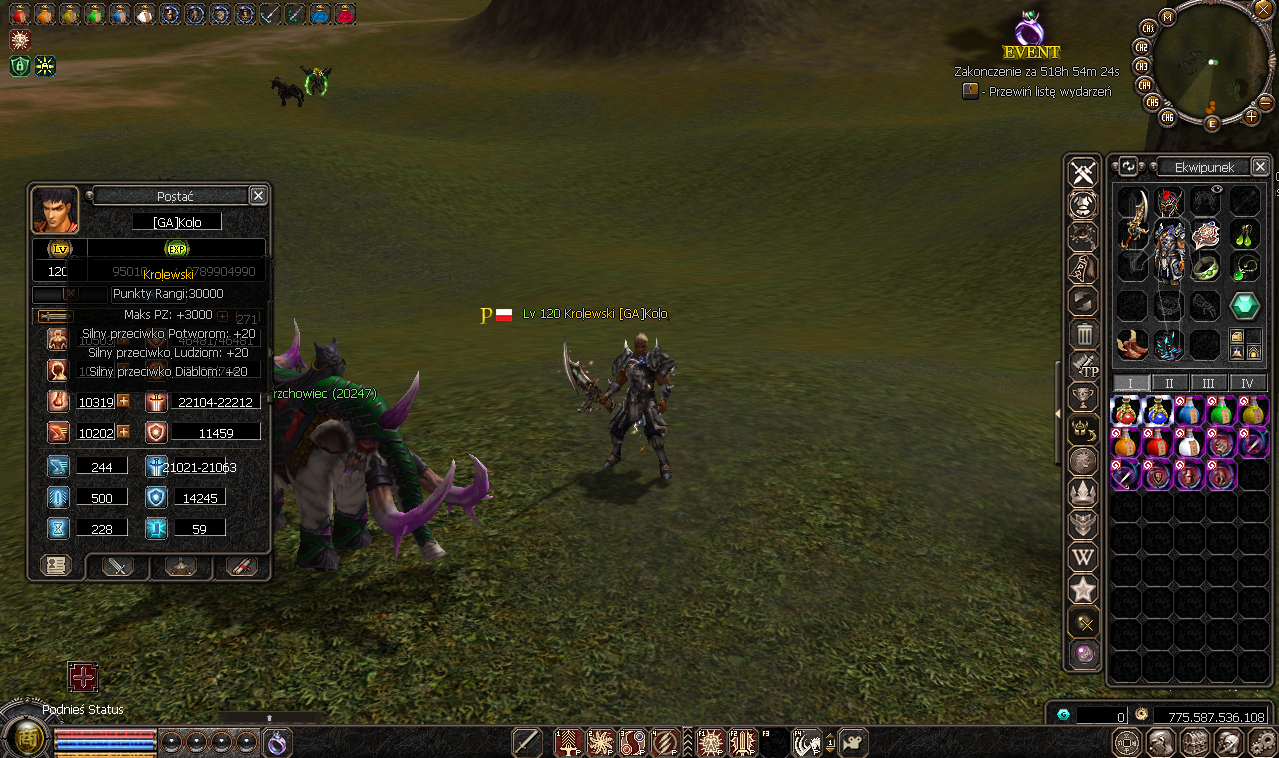Click the star icon side button
This screenshot has height=758, width=1279.
click(1084, 590)
